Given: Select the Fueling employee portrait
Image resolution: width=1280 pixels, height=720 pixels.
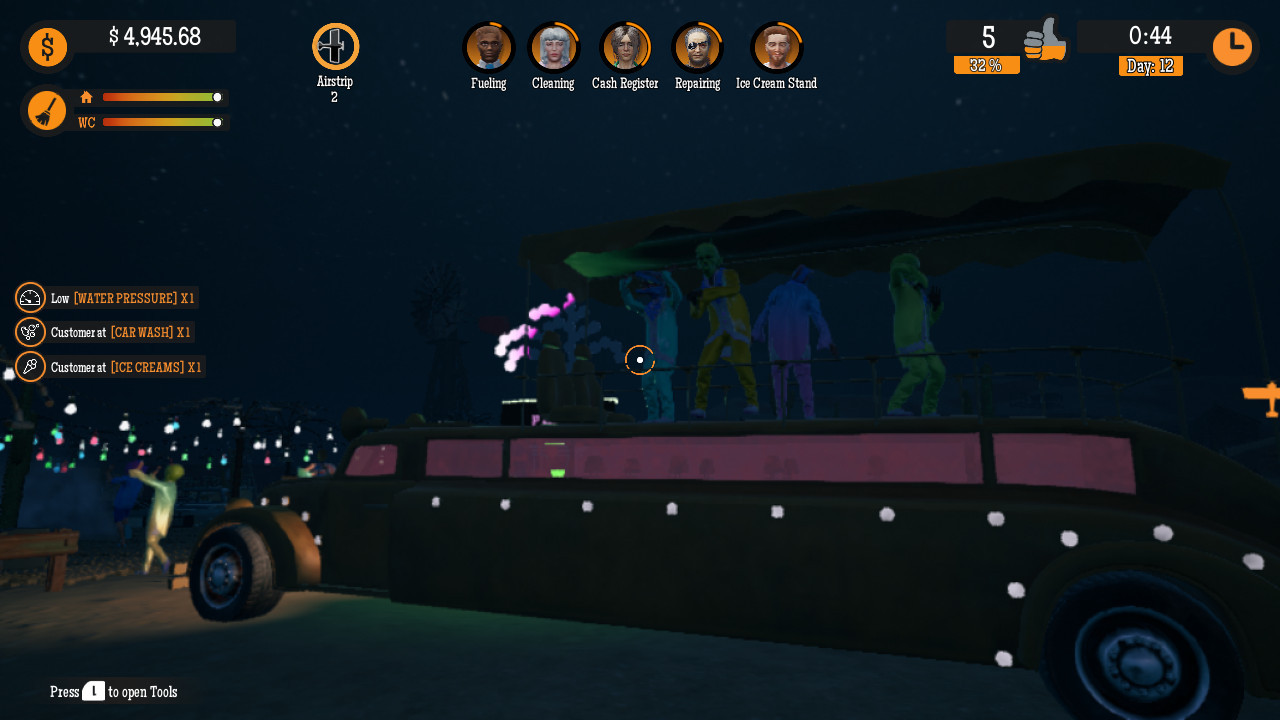Looking at the screenshot, I should pos(488,45).
